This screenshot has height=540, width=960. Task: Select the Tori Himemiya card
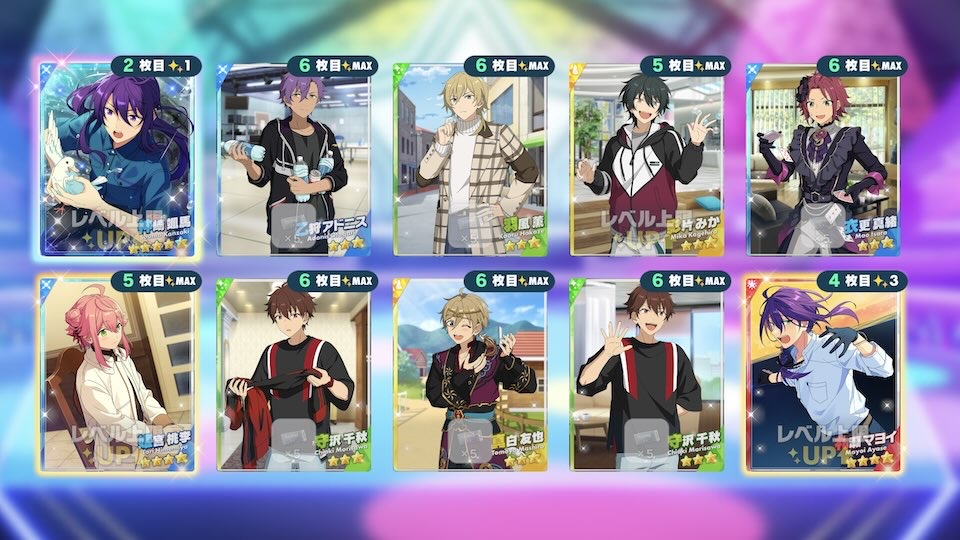[x=120, y=375]
